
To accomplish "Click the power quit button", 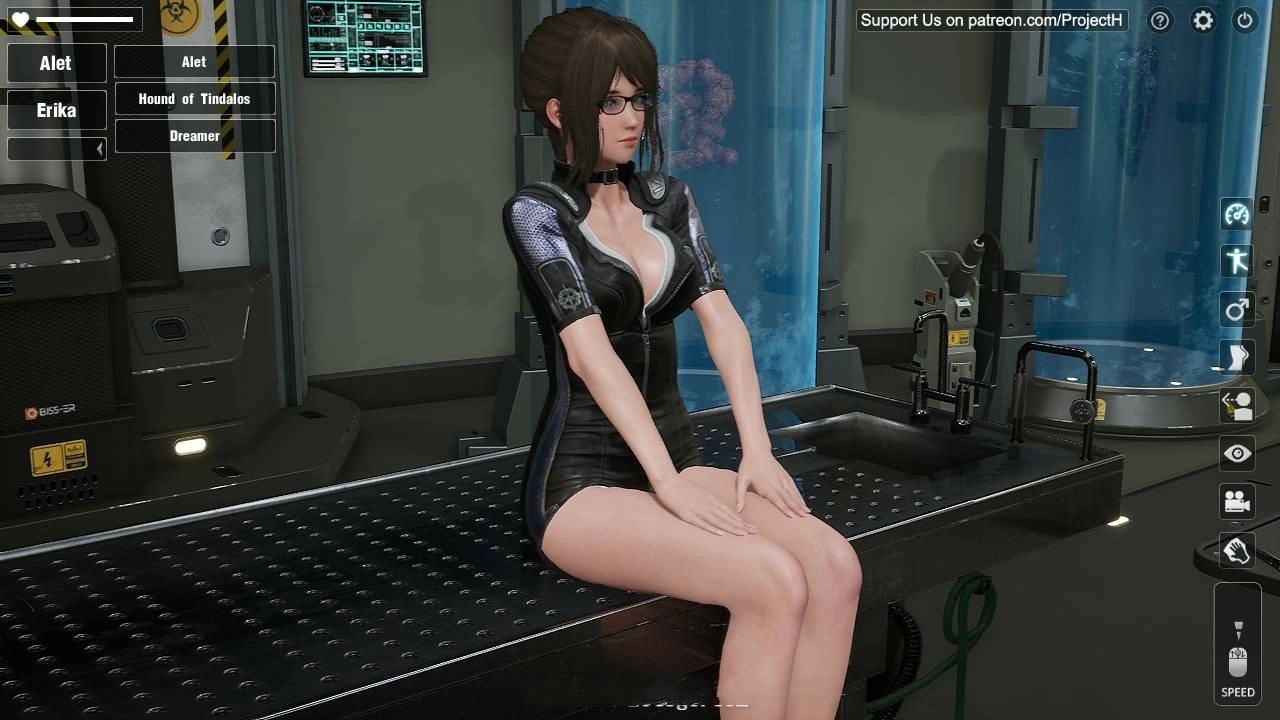I will coord(1245,20).
